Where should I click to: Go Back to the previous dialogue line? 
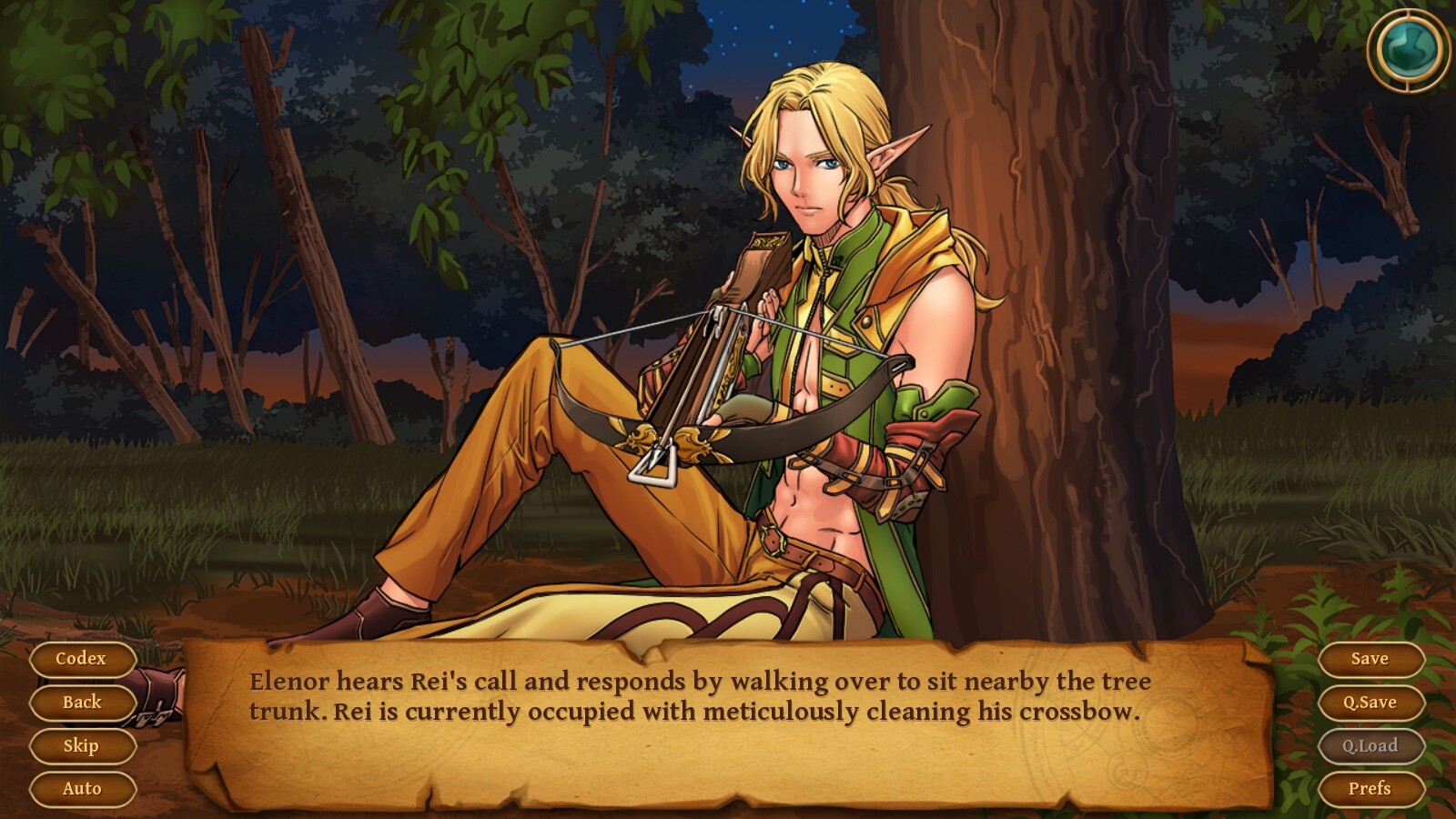click(82, 702)
